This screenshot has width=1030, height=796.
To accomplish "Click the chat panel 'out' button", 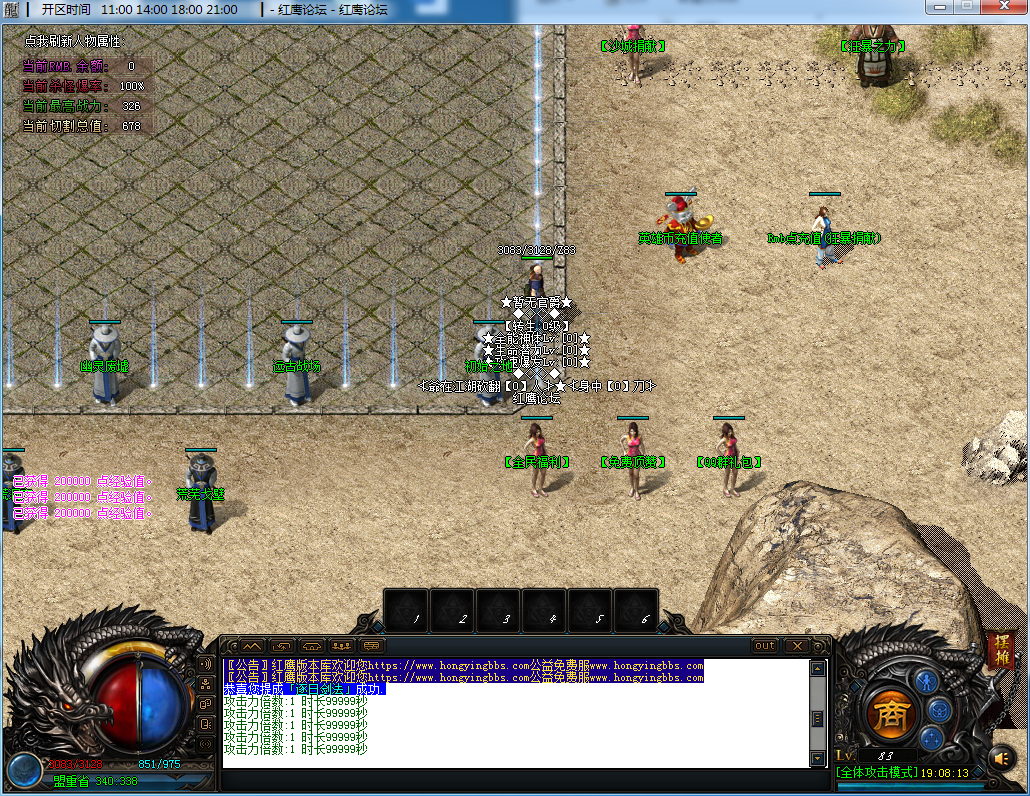I will point(765,646).
